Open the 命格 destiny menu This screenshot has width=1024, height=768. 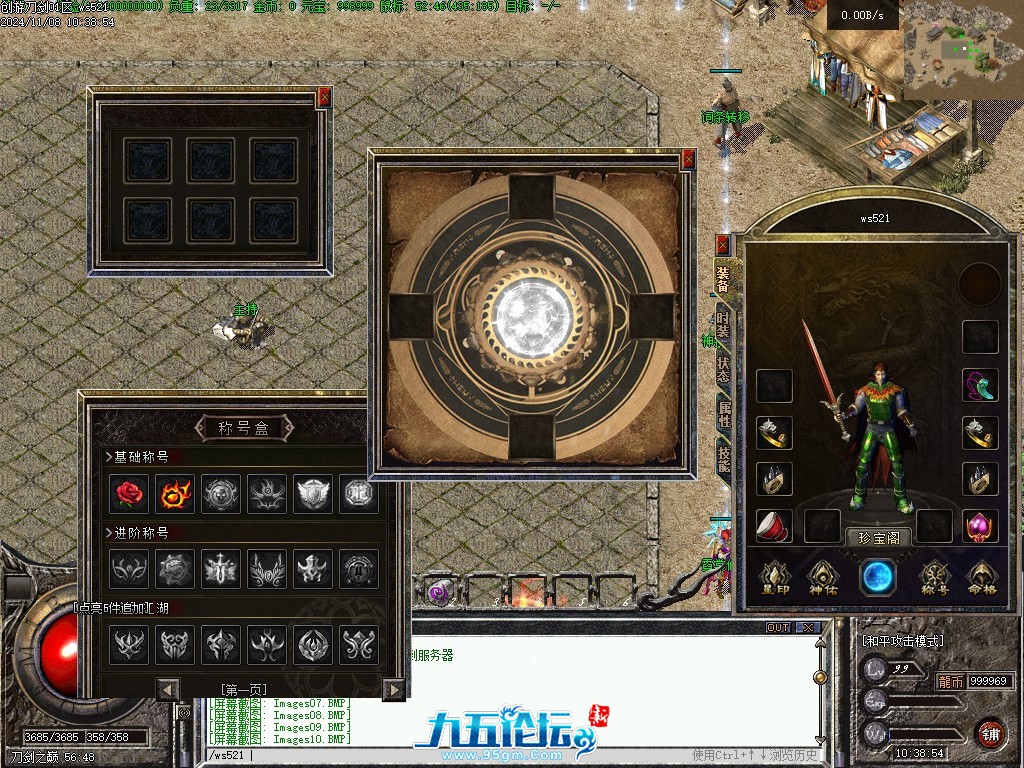981,577
